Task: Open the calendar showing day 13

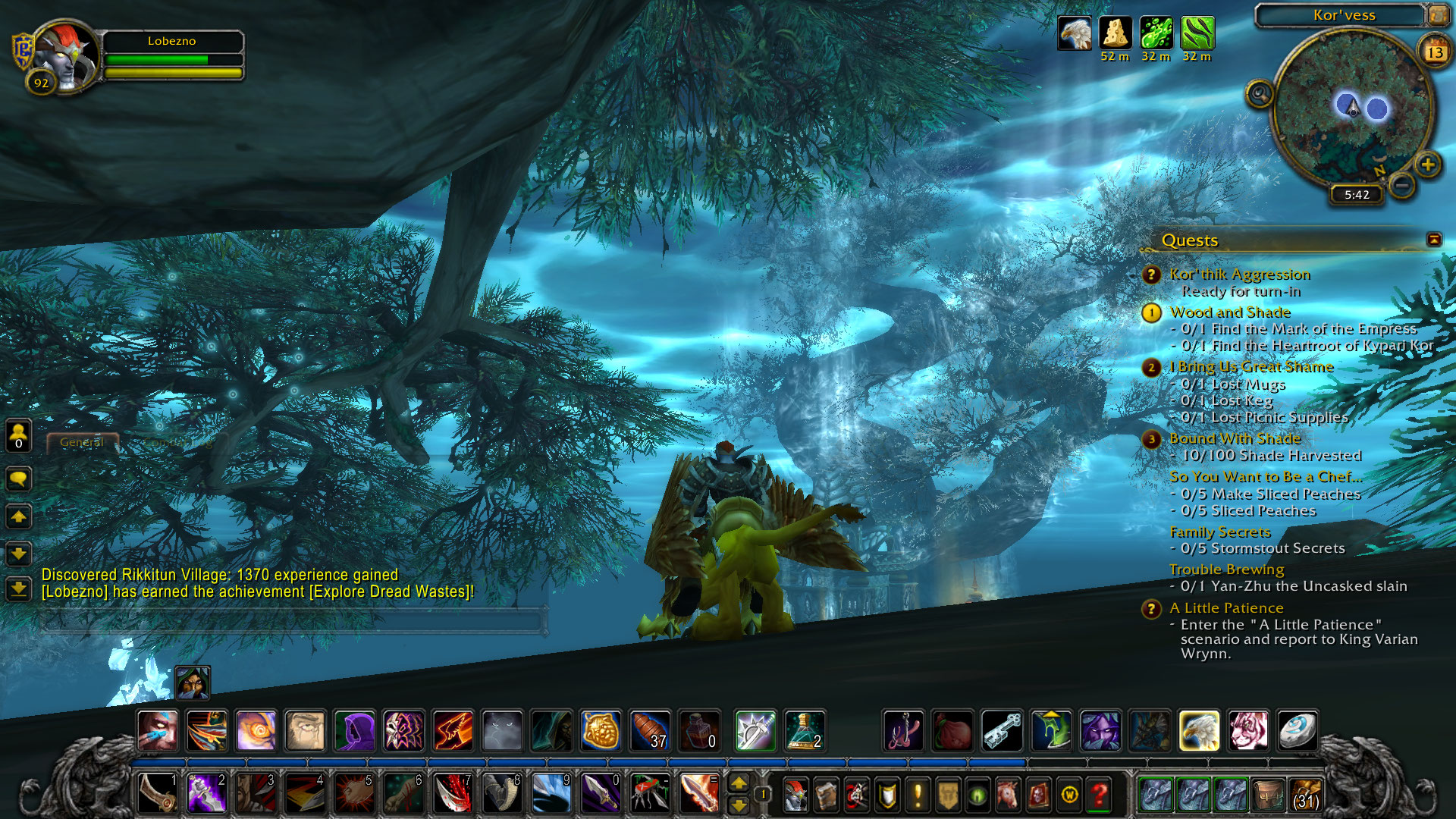Action: point(1435,52)
